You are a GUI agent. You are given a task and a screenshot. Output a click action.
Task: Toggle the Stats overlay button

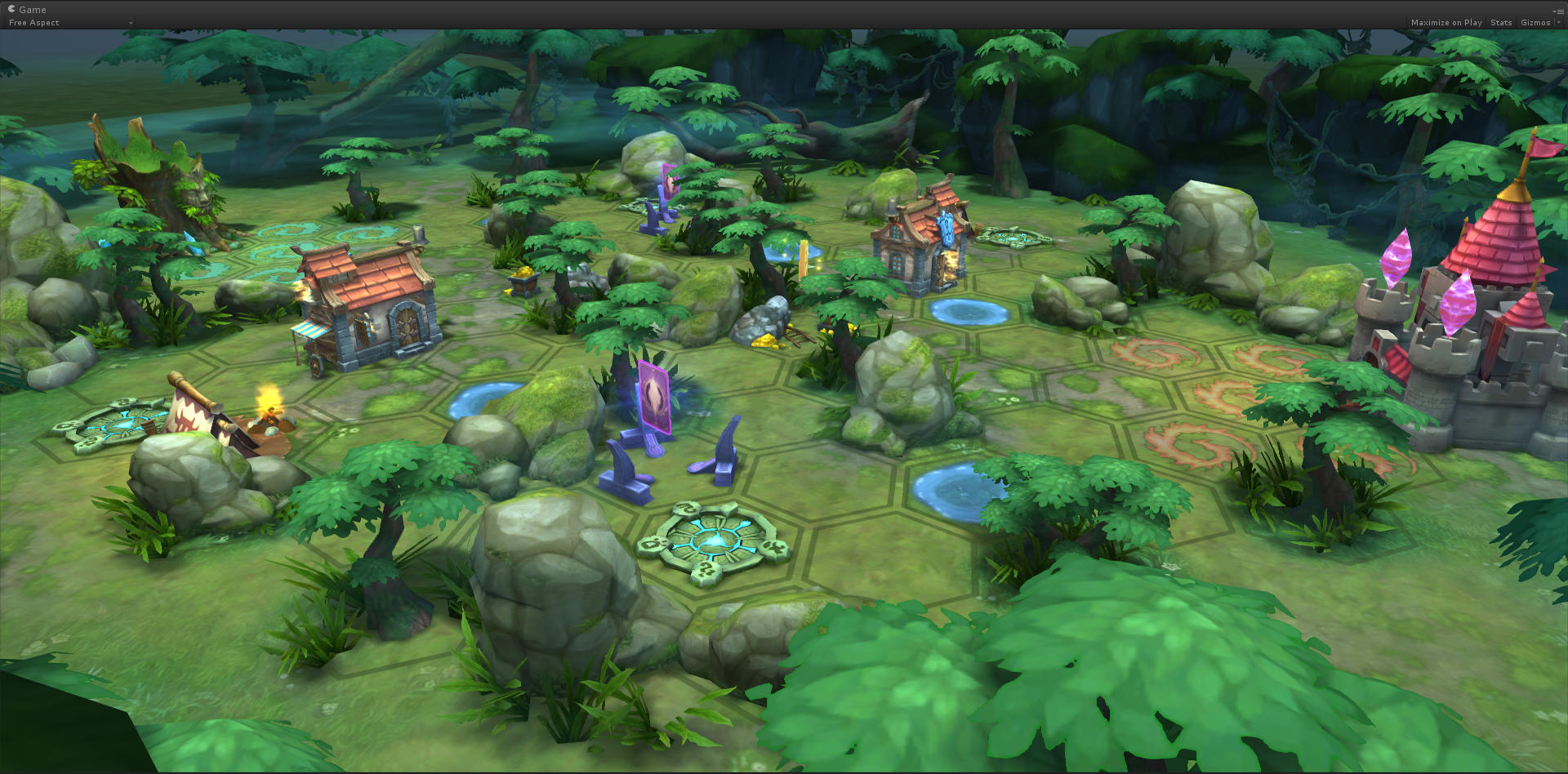(x=1500, y=23)
